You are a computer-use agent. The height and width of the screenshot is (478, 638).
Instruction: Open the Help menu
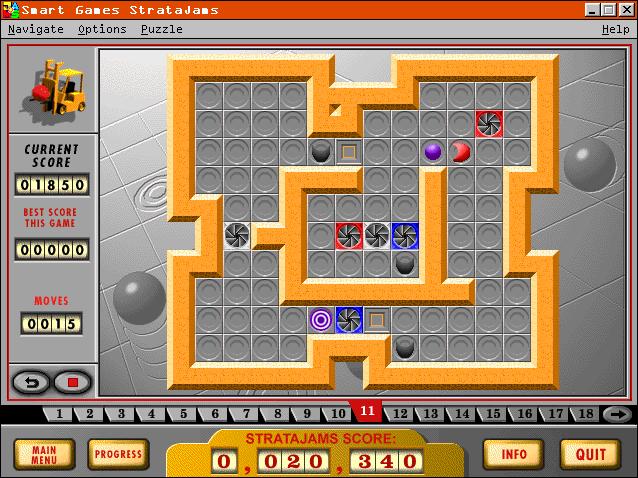click(615, 29)
